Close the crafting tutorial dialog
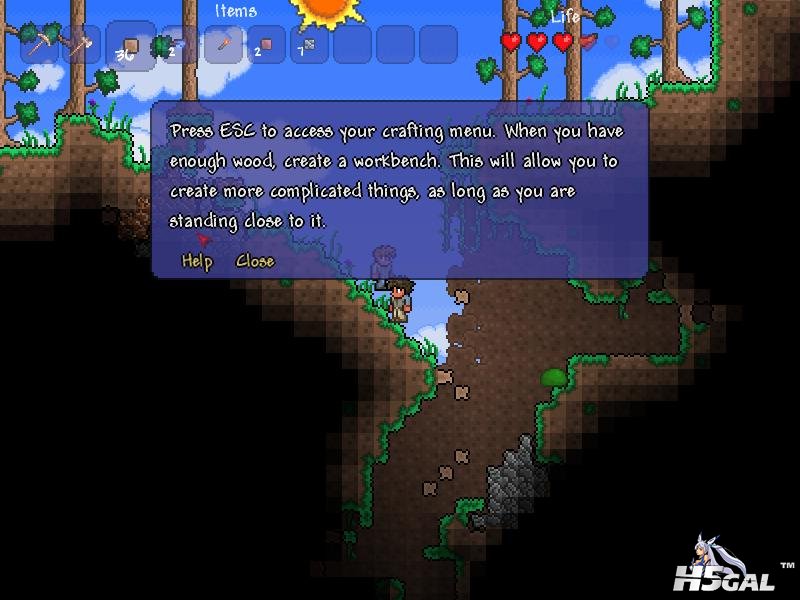This screenshot has height=600, width=800. [254, 261]
